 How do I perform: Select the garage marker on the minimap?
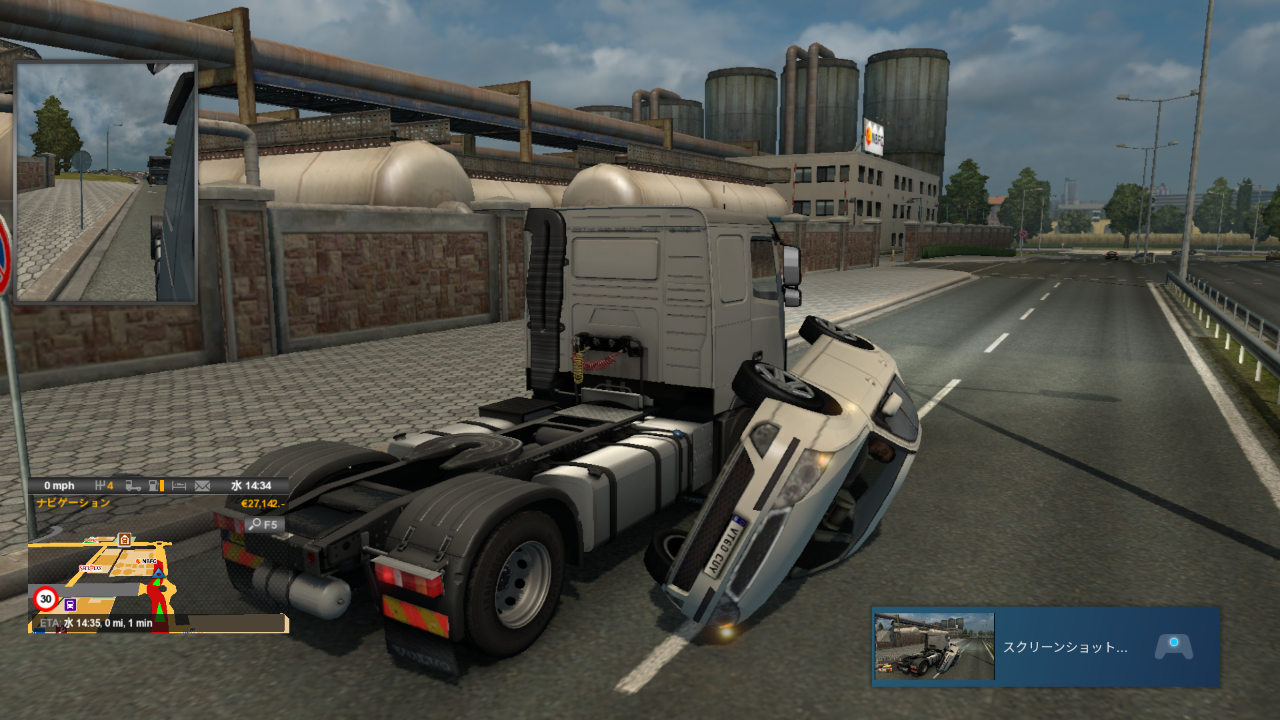coord(124,540)
